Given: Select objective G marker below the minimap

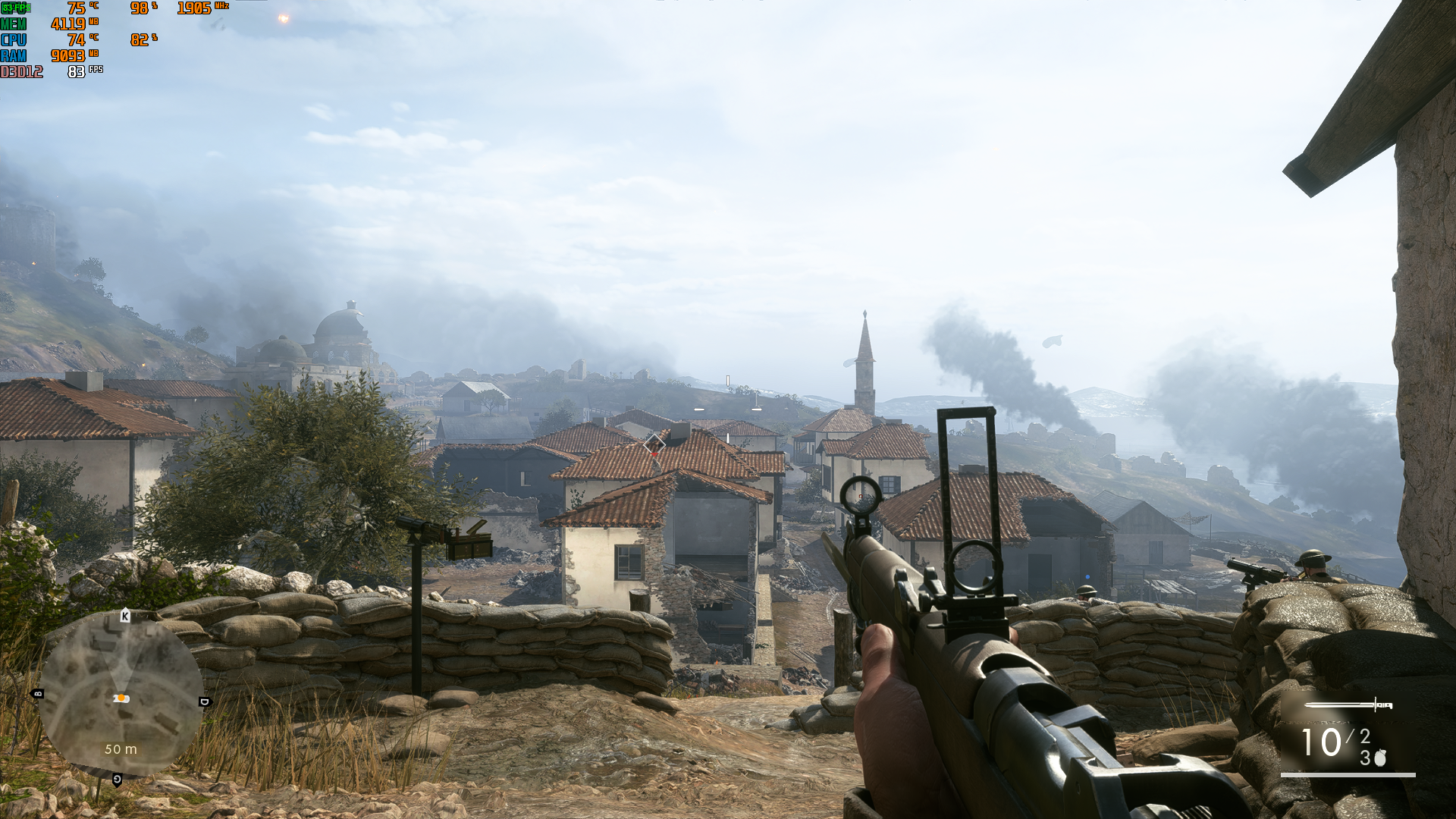Looking at the screenshot, I should click(117, 779).
